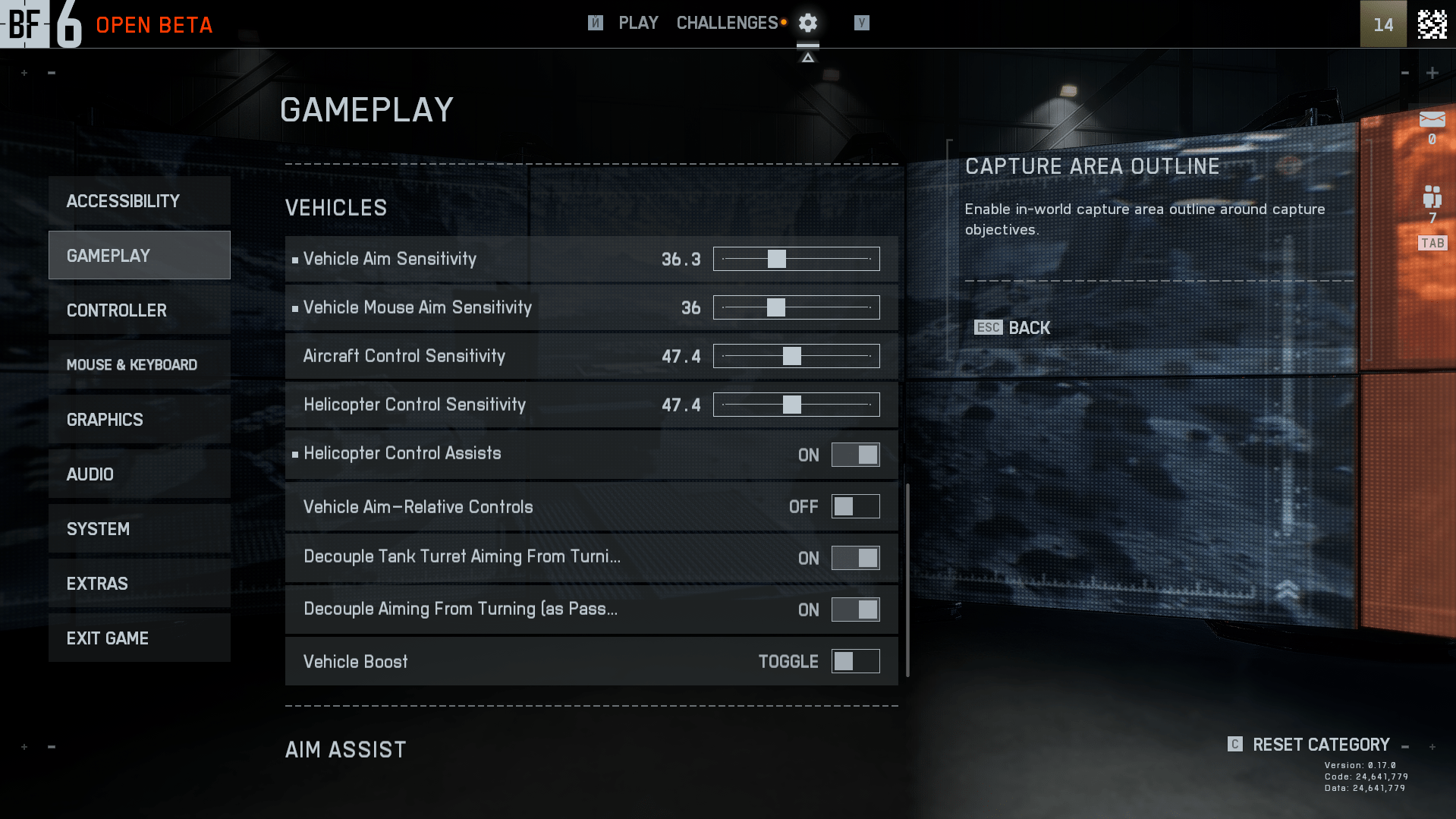Screen dimensions: 1456x819
Task: Enable Vehicle Aim-Relative Controls
Action: pos(855,506)
